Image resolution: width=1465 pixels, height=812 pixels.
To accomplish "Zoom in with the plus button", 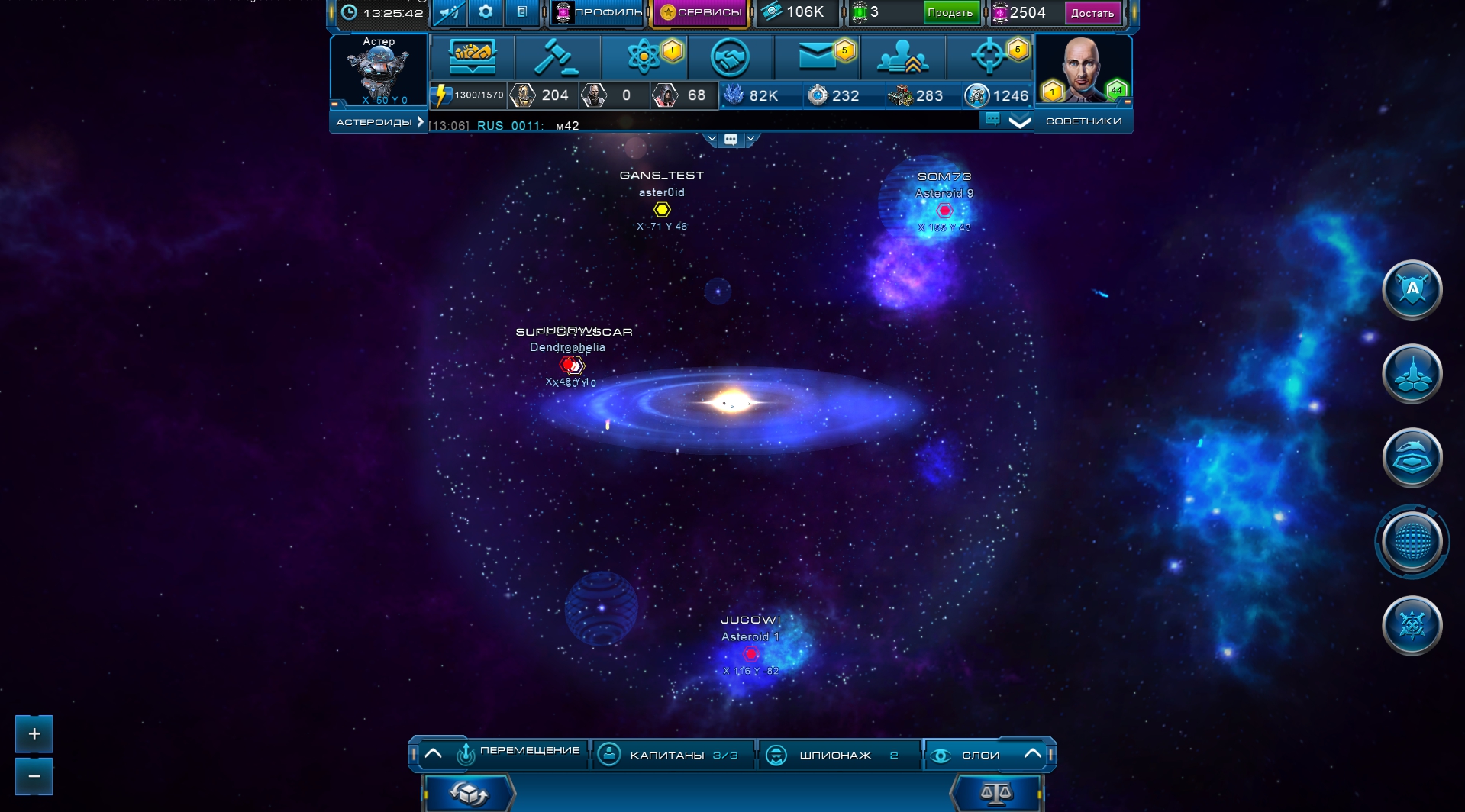I will pyautogui.click(x=34, y=734).
